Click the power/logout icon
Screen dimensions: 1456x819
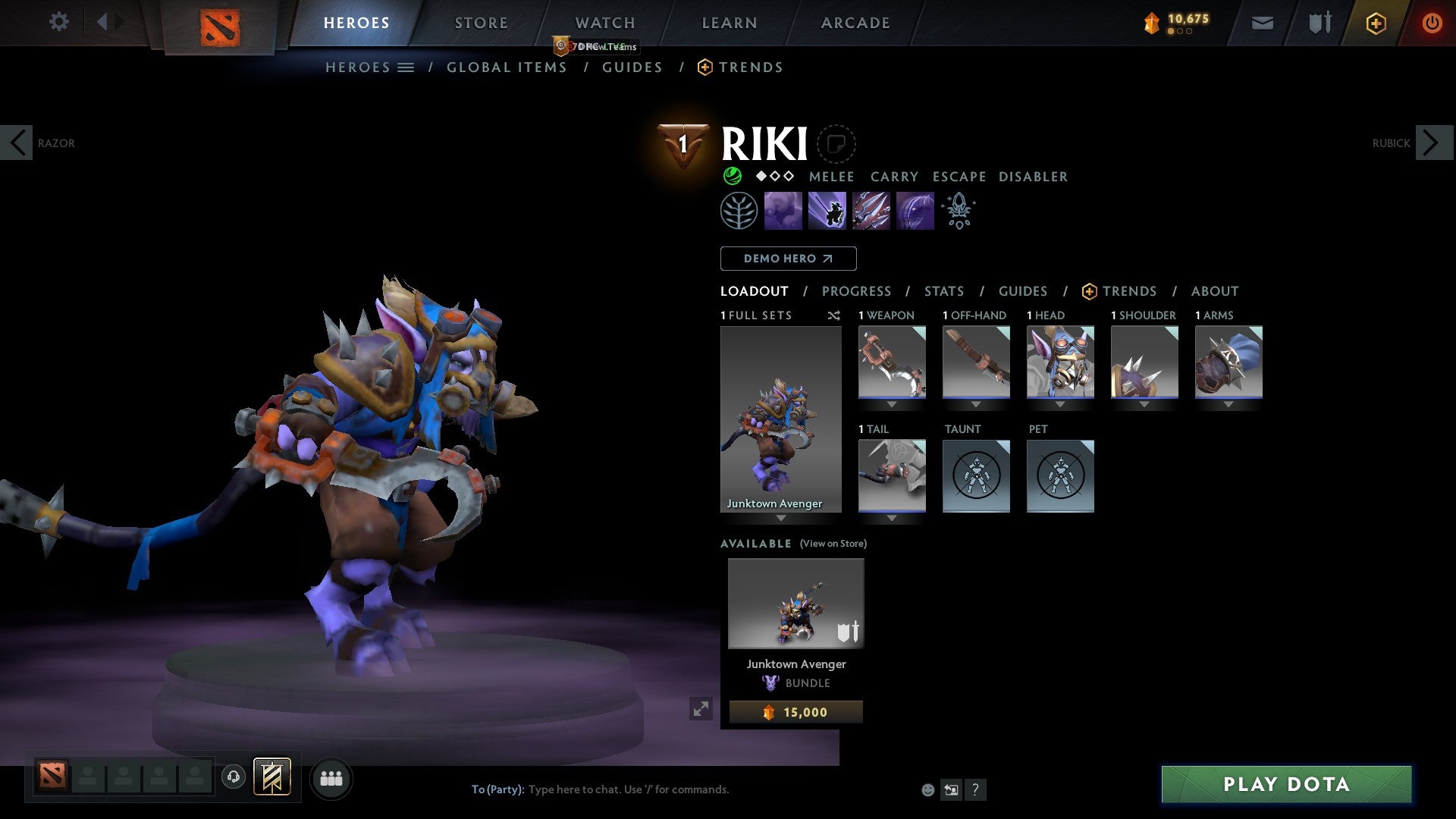coord(1432,23)
